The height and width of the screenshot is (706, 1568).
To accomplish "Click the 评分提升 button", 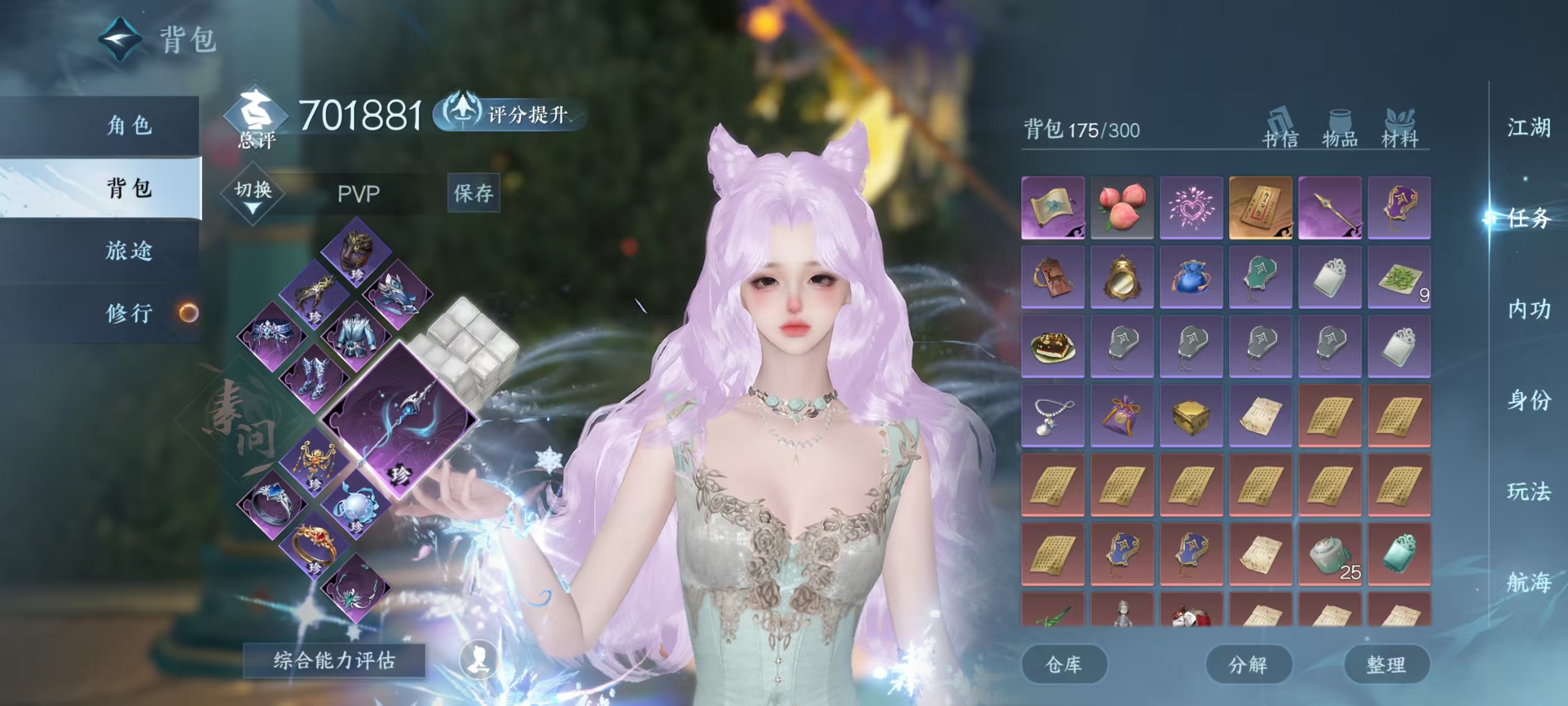I will (511, 113).
